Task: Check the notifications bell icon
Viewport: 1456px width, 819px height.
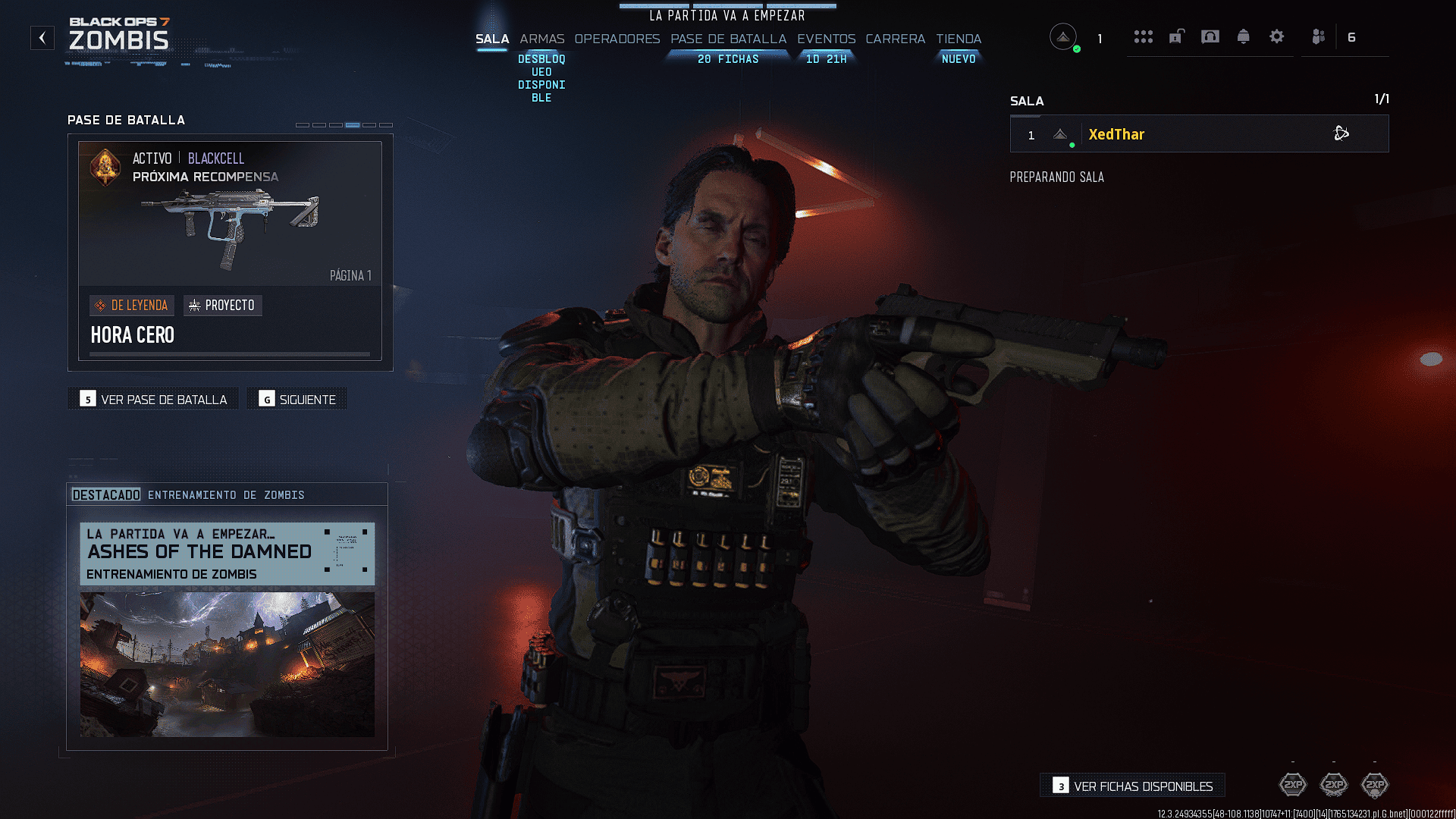Action: (x=1243, y=36)
